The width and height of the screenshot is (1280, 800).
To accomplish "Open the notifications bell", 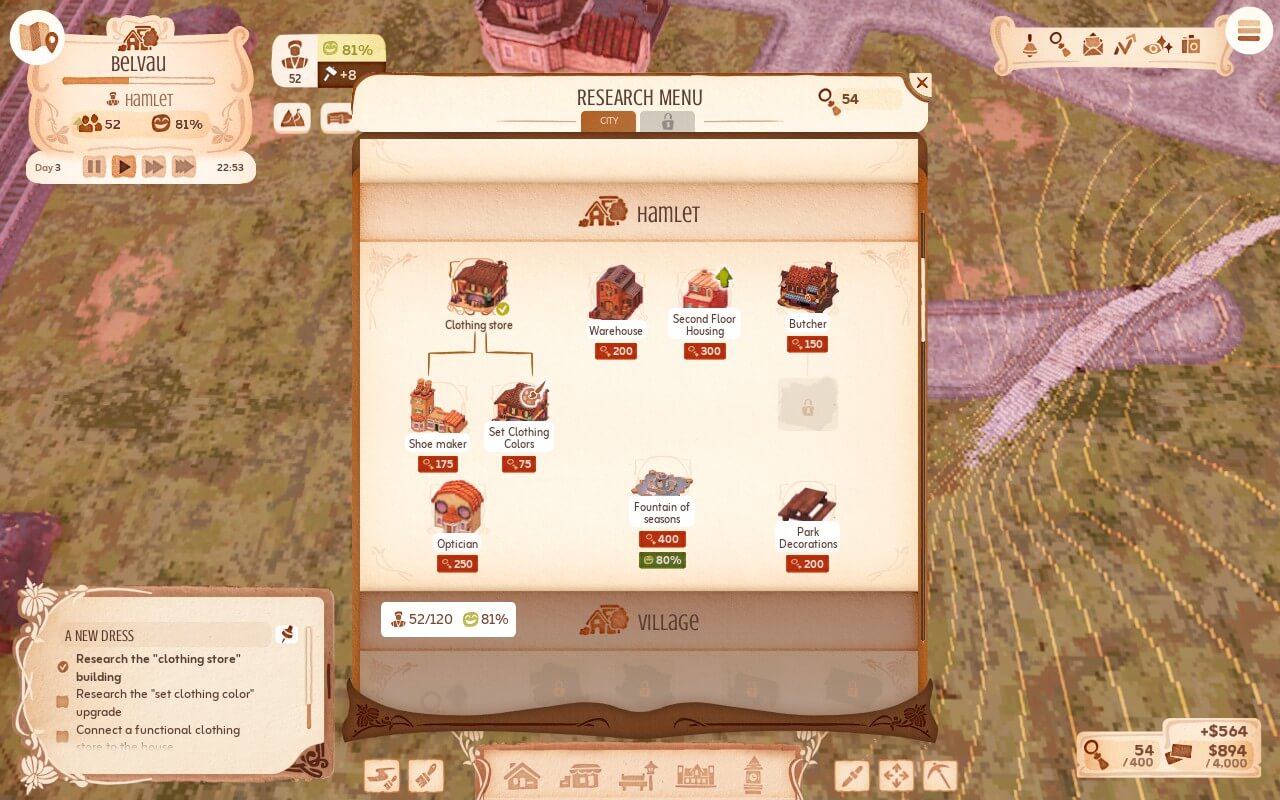I will point(1029,45).
